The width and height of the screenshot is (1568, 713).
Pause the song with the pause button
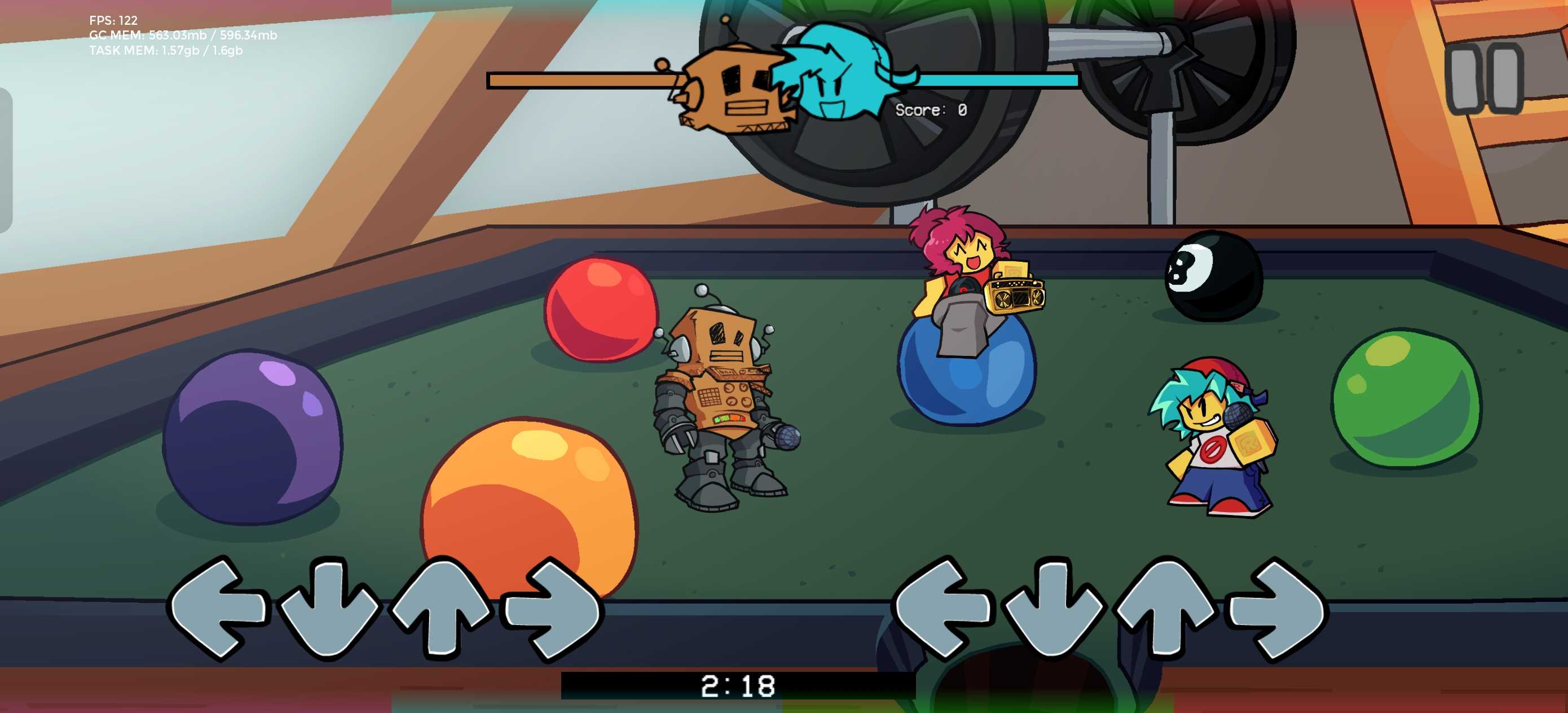(x=1485, y=78)
